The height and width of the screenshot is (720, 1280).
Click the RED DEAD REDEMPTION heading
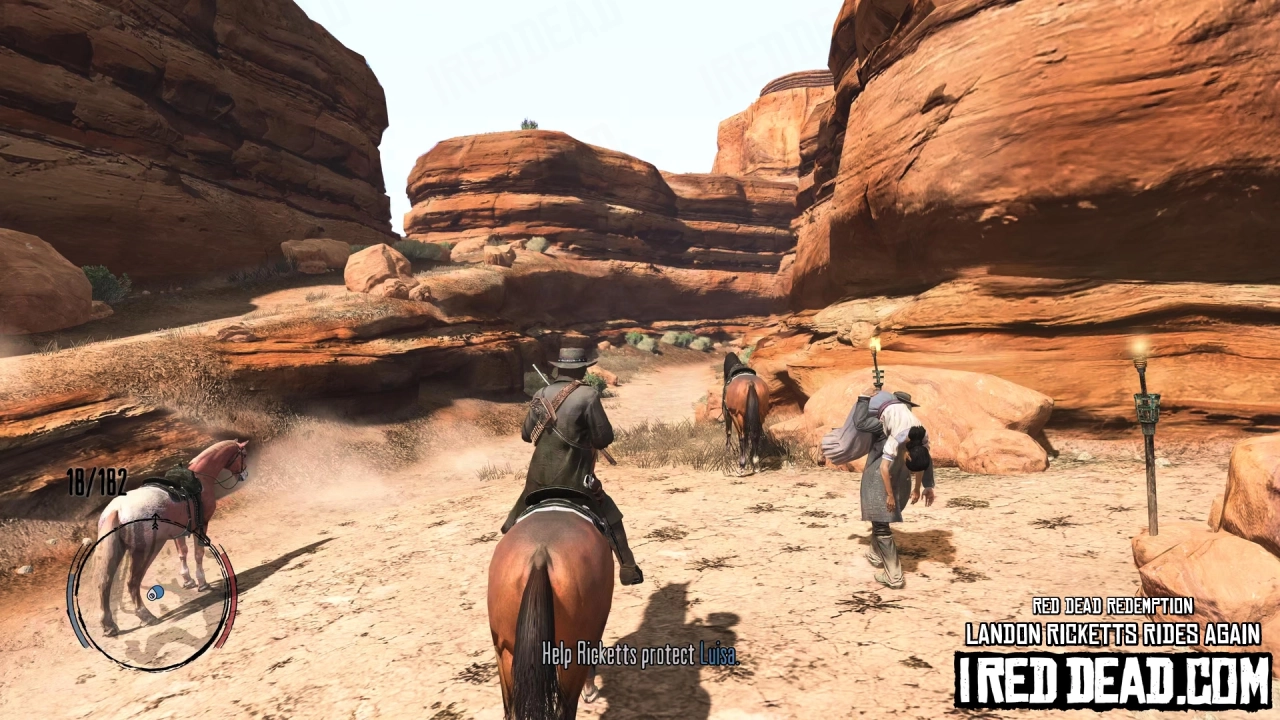1112,604
